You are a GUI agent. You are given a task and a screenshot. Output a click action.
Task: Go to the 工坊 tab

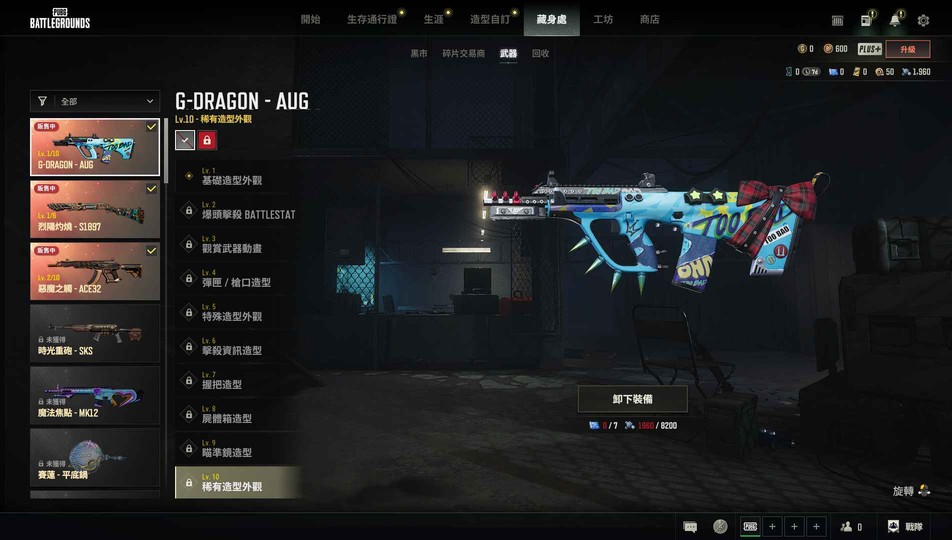pyautogui.click(x=603, y=19)
